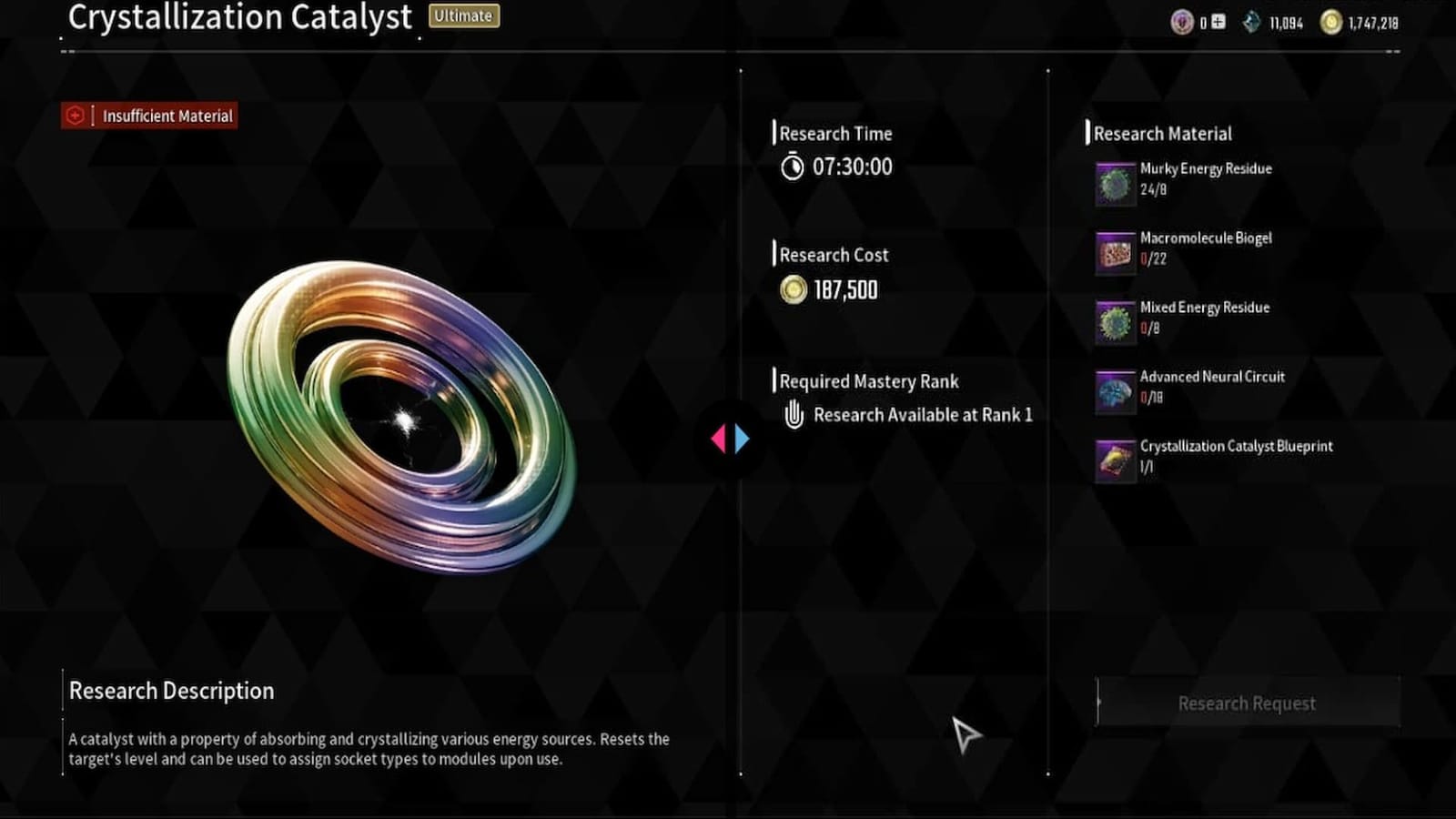Select the Macromolecule Biogel material icon
Image resolution: width=1456 pixels, height=819 pixels.
coord(1114,251)
